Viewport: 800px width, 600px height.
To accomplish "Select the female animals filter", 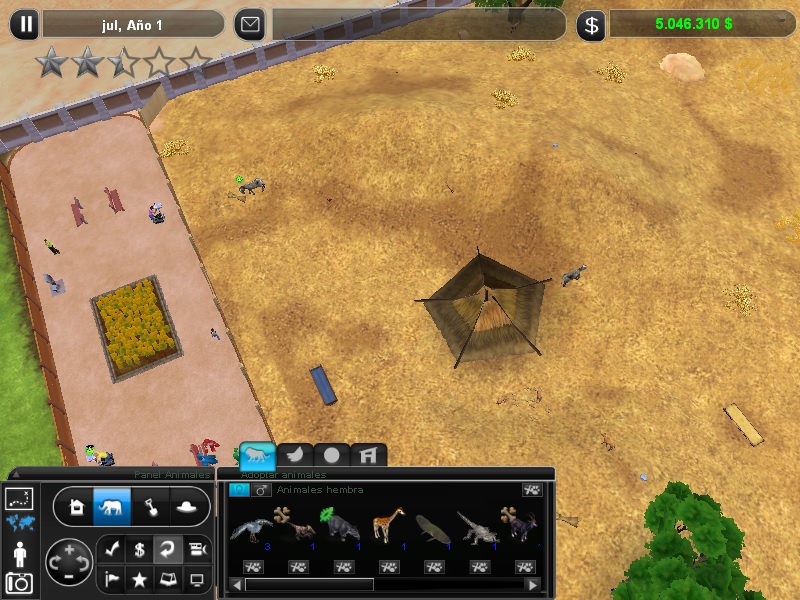I will 238,490.
